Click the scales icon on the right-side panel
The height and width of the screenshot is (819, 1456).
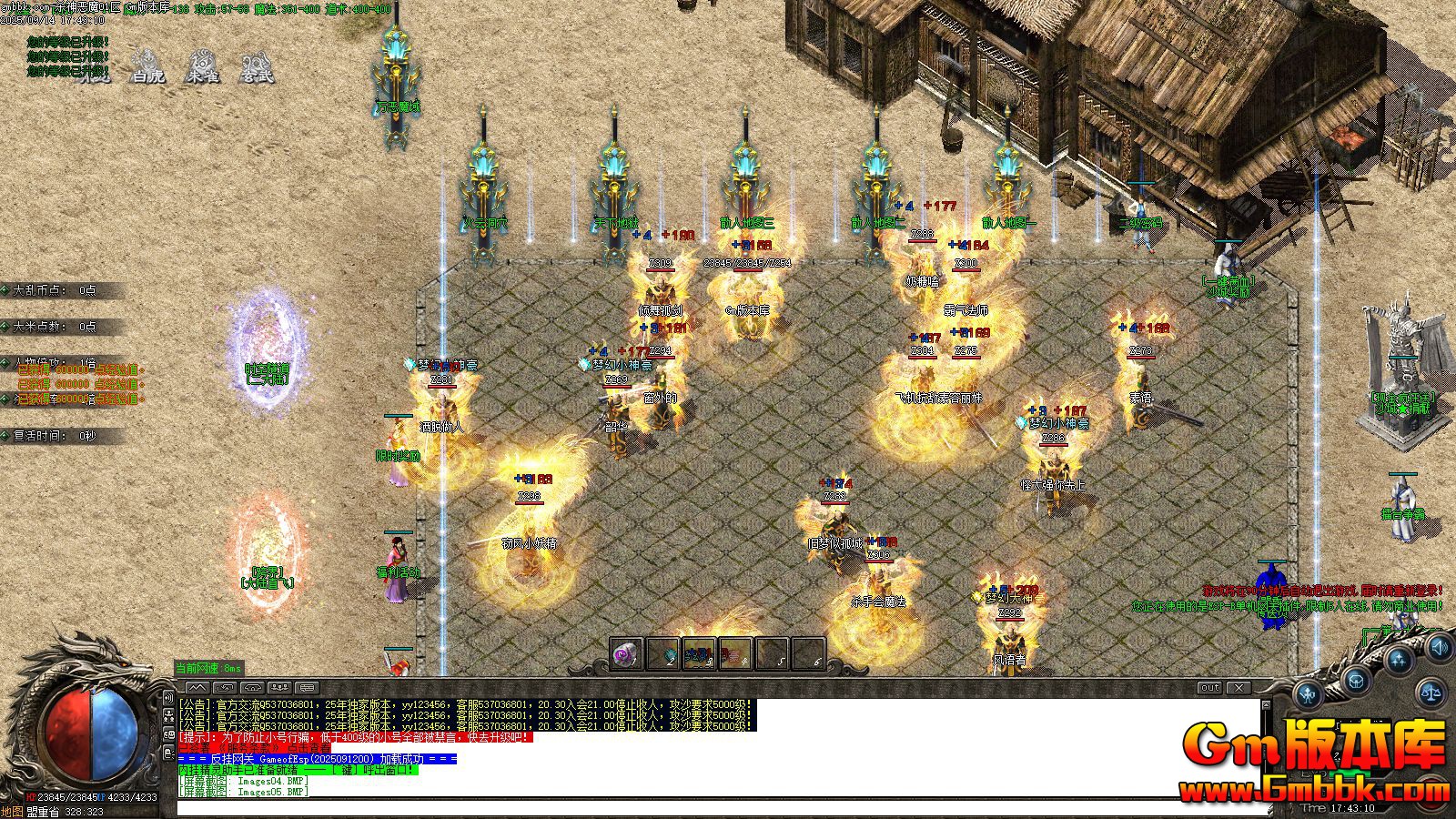click(x=1431, y=693)
